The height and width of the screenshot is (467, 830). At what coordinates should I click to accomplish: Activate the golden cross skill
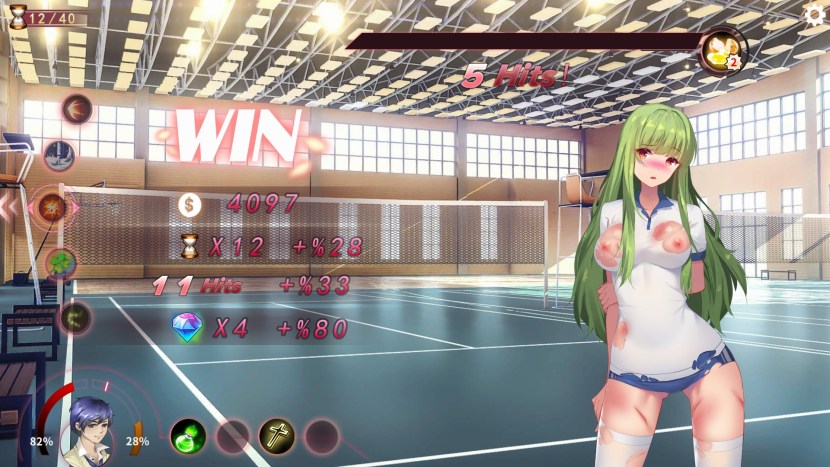click(277, 435)
